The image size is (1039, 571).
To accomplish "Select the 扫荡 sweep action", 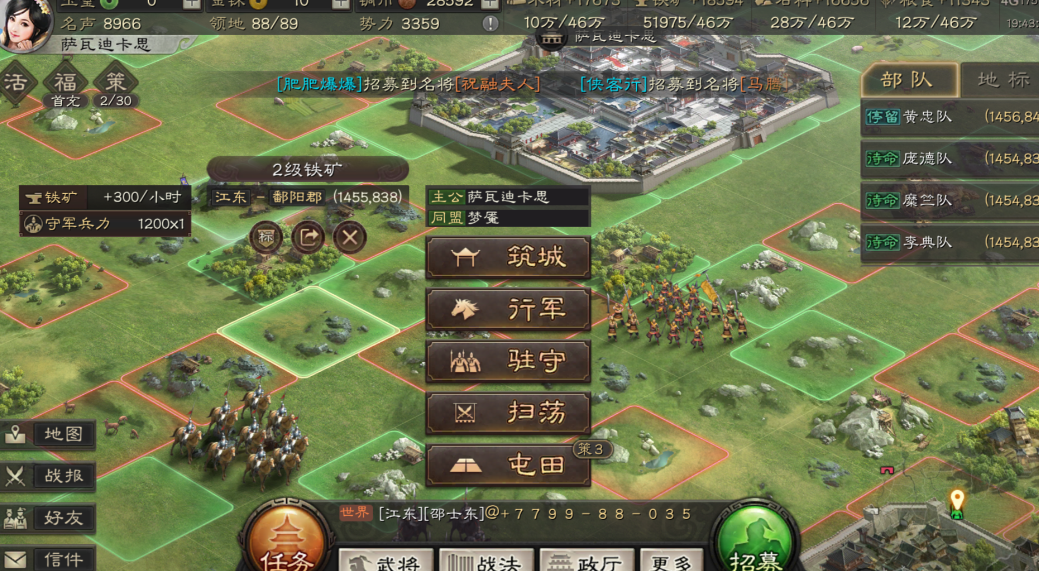I will point(508,413).
